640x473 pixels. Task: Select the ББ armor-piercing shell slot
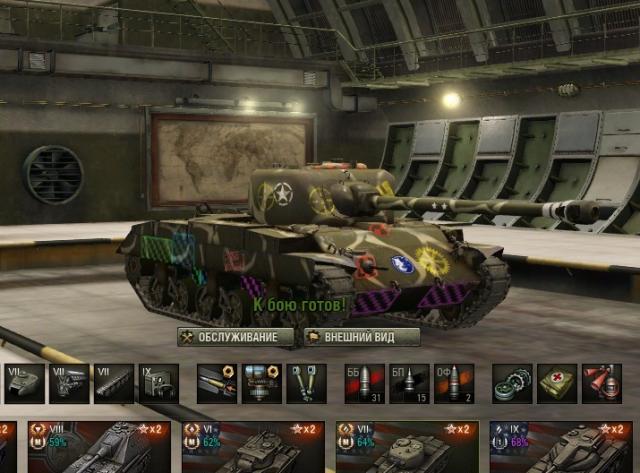click(x=364, y=382)
